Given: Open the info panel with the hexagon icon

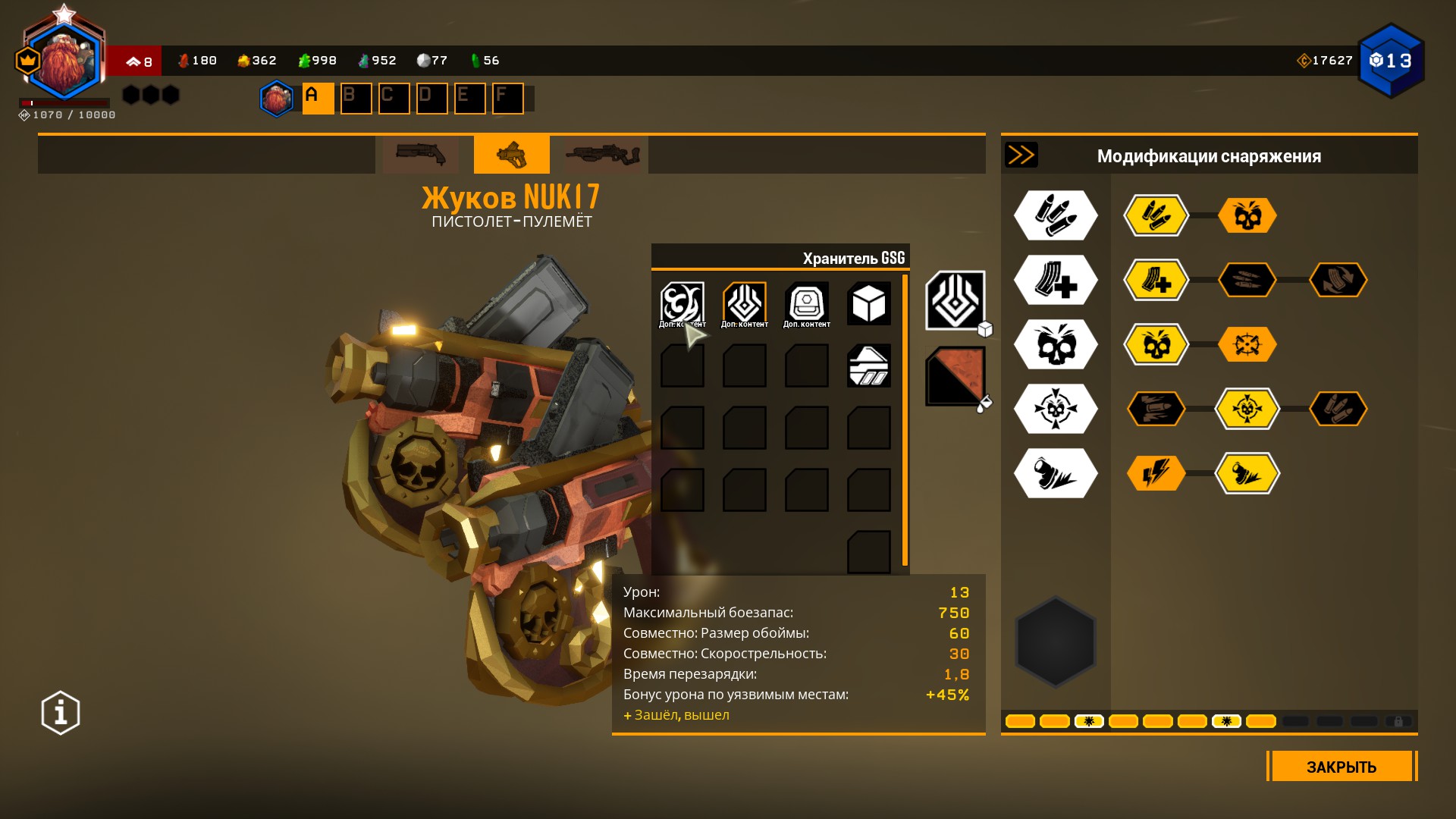Looking at the screenshot, I should click(x=61, y=713).
